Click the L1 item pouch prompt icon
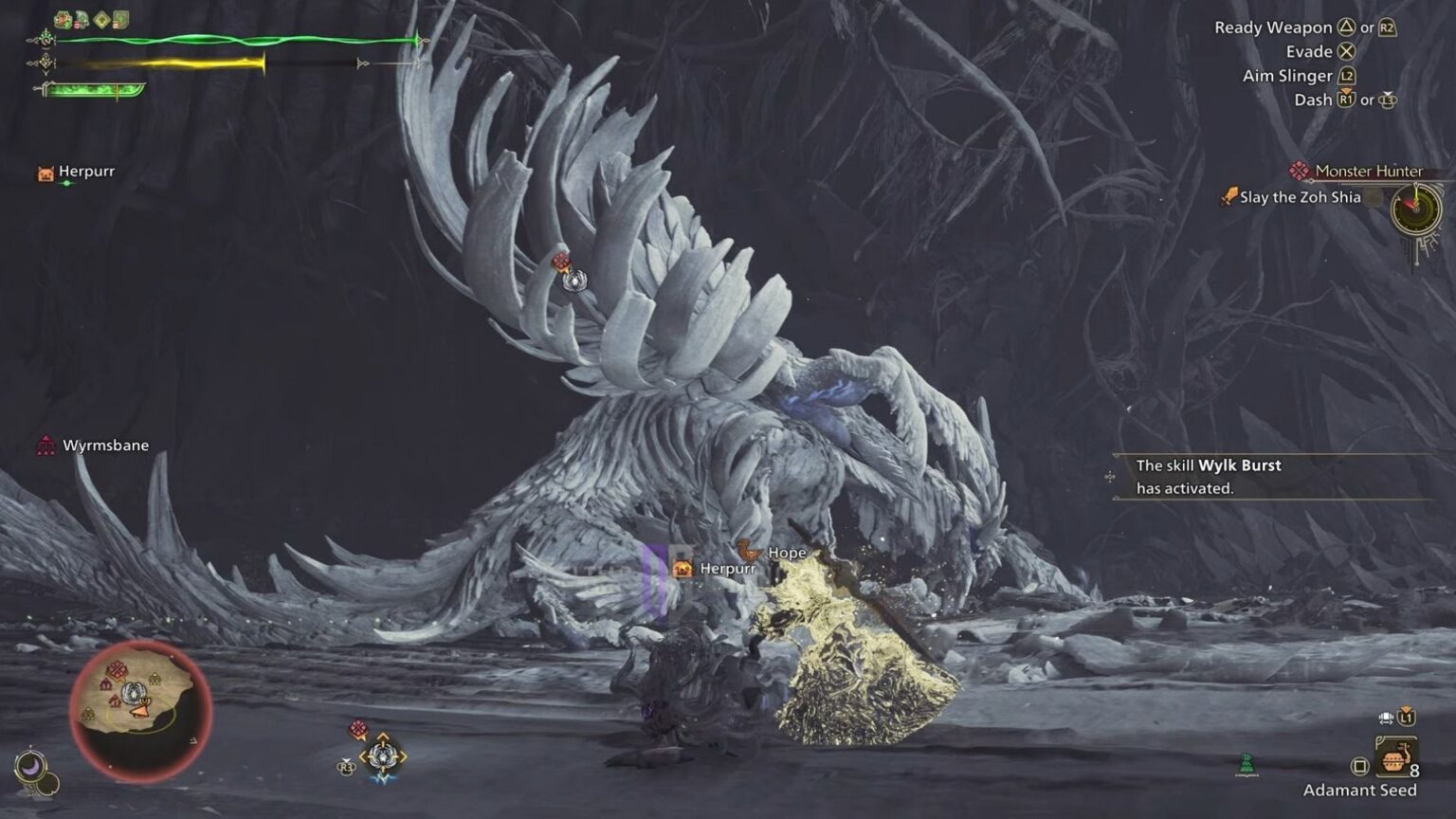 point(1407,717)
